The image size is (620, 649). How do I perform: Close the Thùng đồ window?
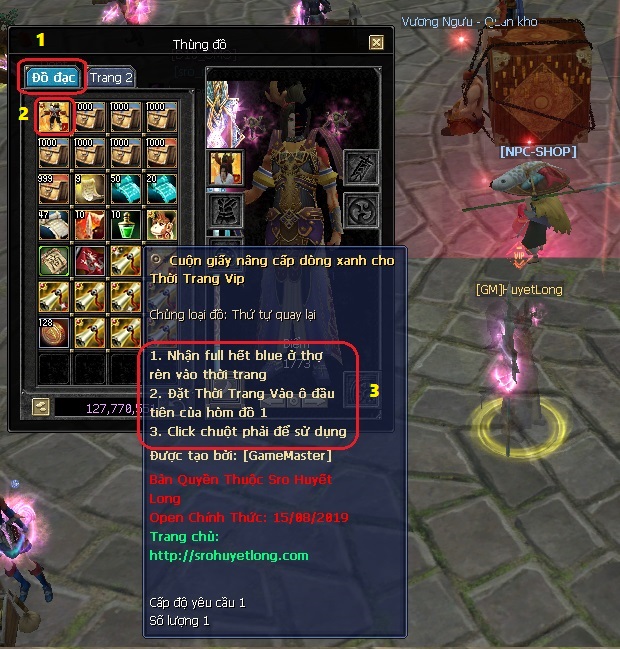[x=376, y=43]
